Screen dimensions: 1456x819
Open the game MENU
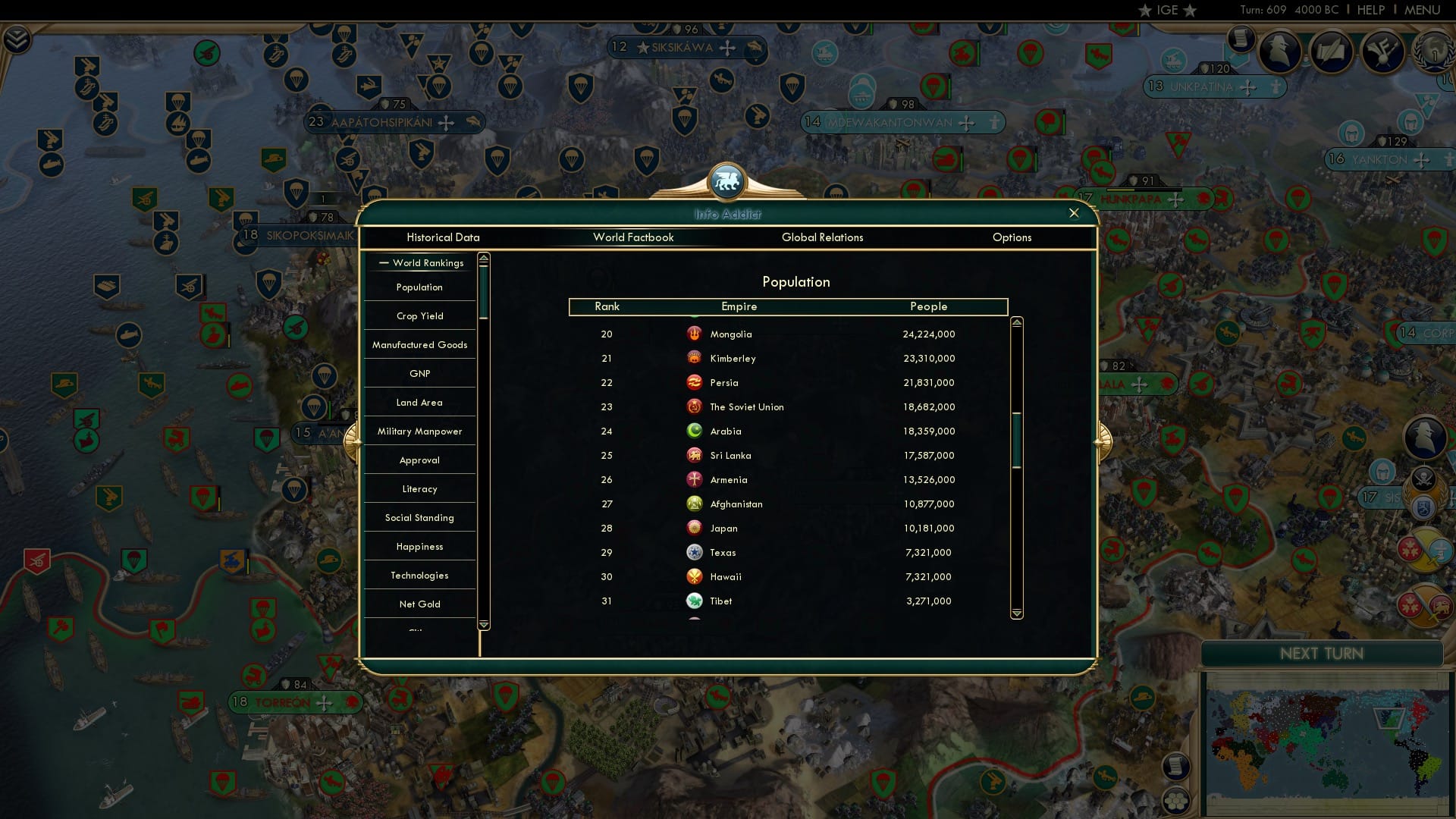coord(1425,10)
